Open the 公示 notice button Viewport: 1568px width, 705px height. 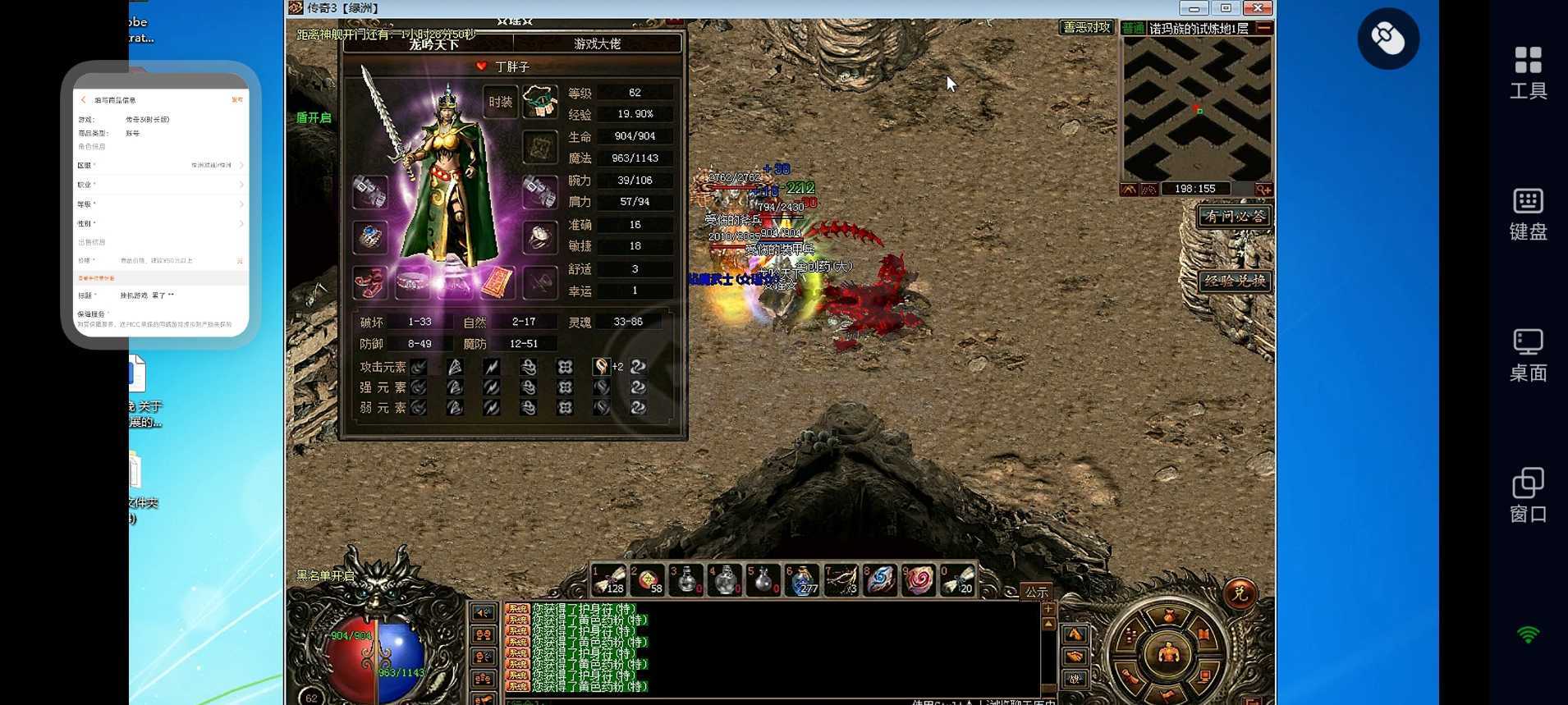click(1036, 592)
